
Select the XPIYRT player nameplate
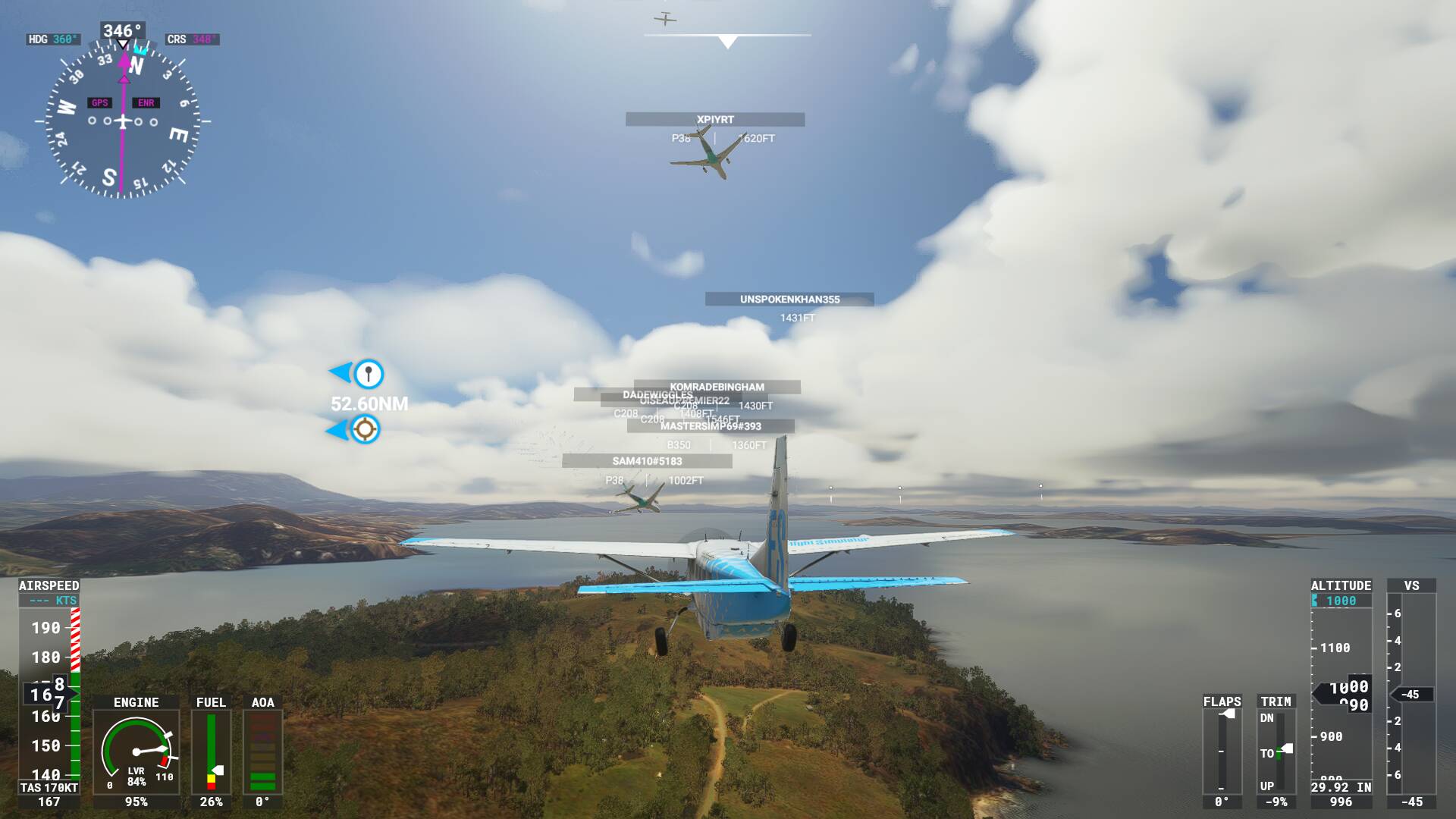click(714, 120)
